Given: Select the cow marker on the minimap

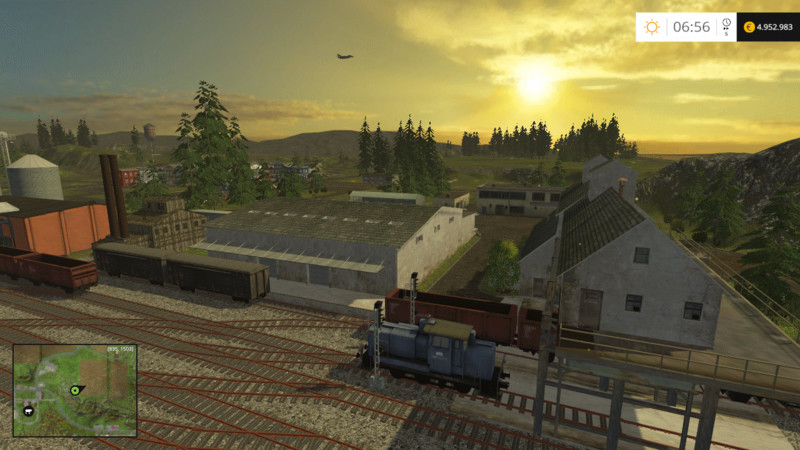Looking at the screenshot, I should tap(27, 410).
